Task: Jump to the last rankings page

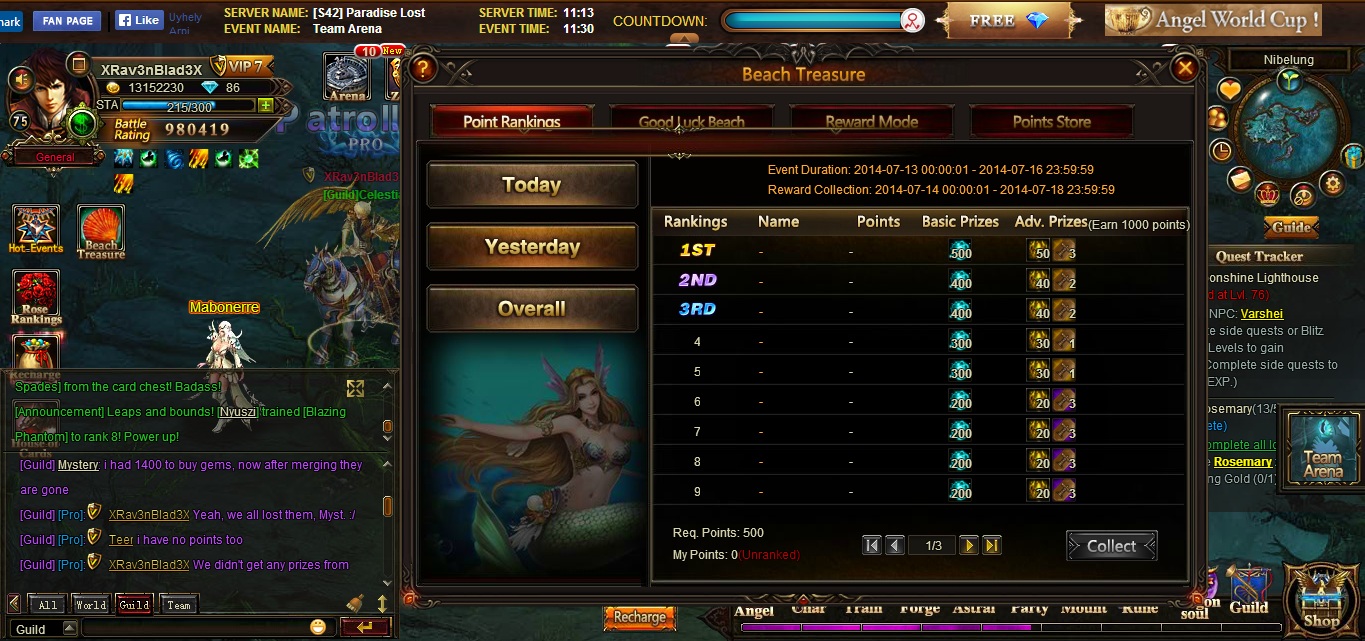Action: point(992,546)
